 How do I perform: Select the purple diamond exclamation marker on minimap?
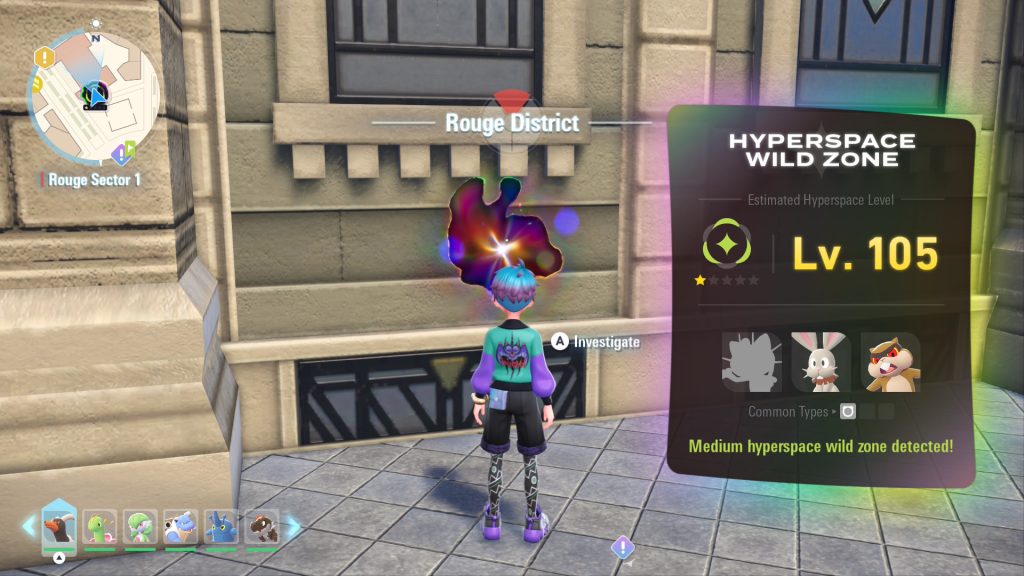tap(119, 154)
